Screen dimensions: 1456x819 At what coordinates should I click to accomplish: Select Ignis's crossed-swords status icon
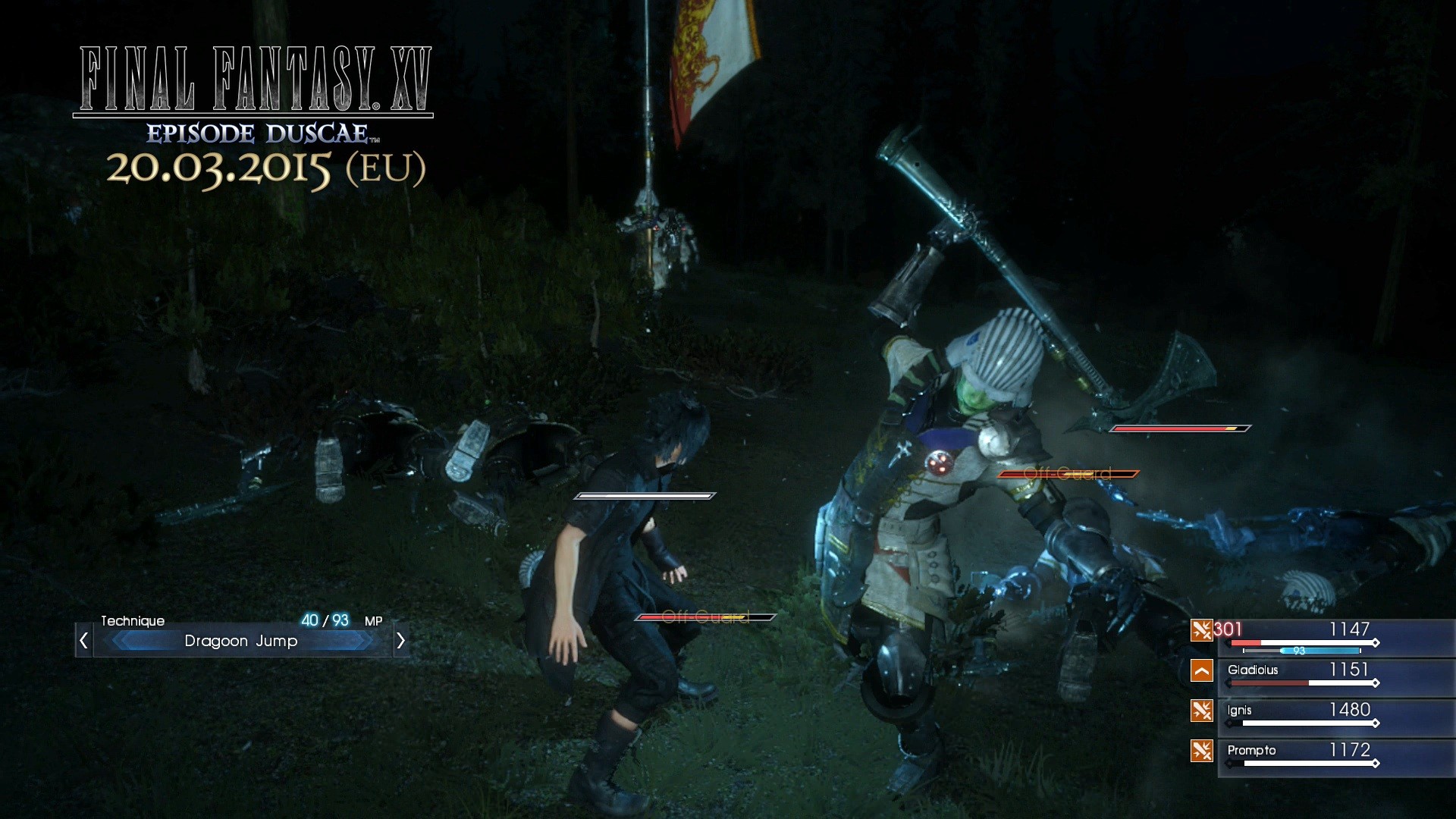point(1203,711)
